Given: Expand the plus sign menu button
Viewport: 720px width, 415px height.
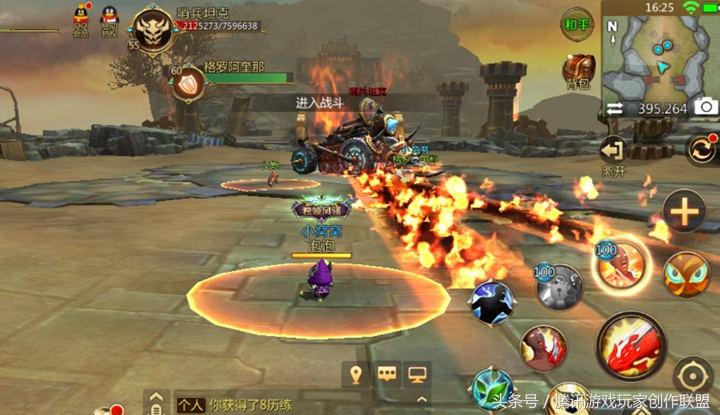Looking at the screenshot, I should click(x=685, y=211).
